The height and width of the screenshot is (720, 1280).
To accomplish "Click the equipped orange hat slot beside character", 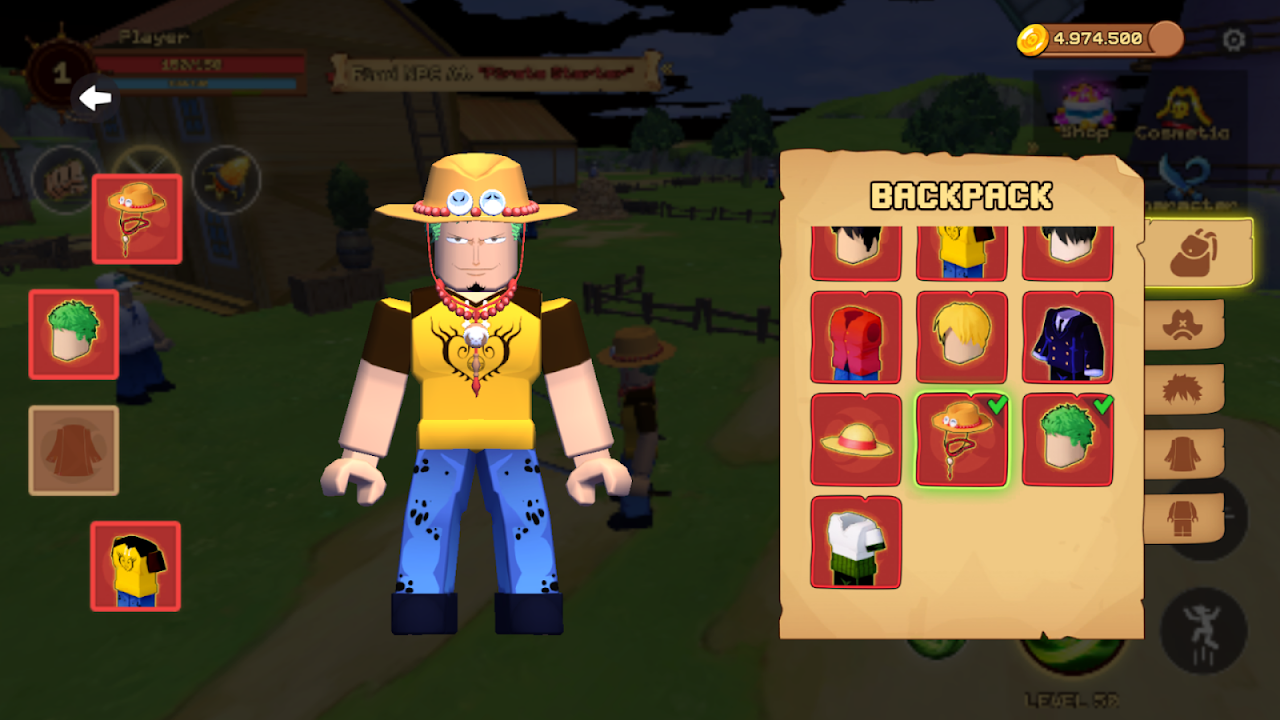I will 137,219.
